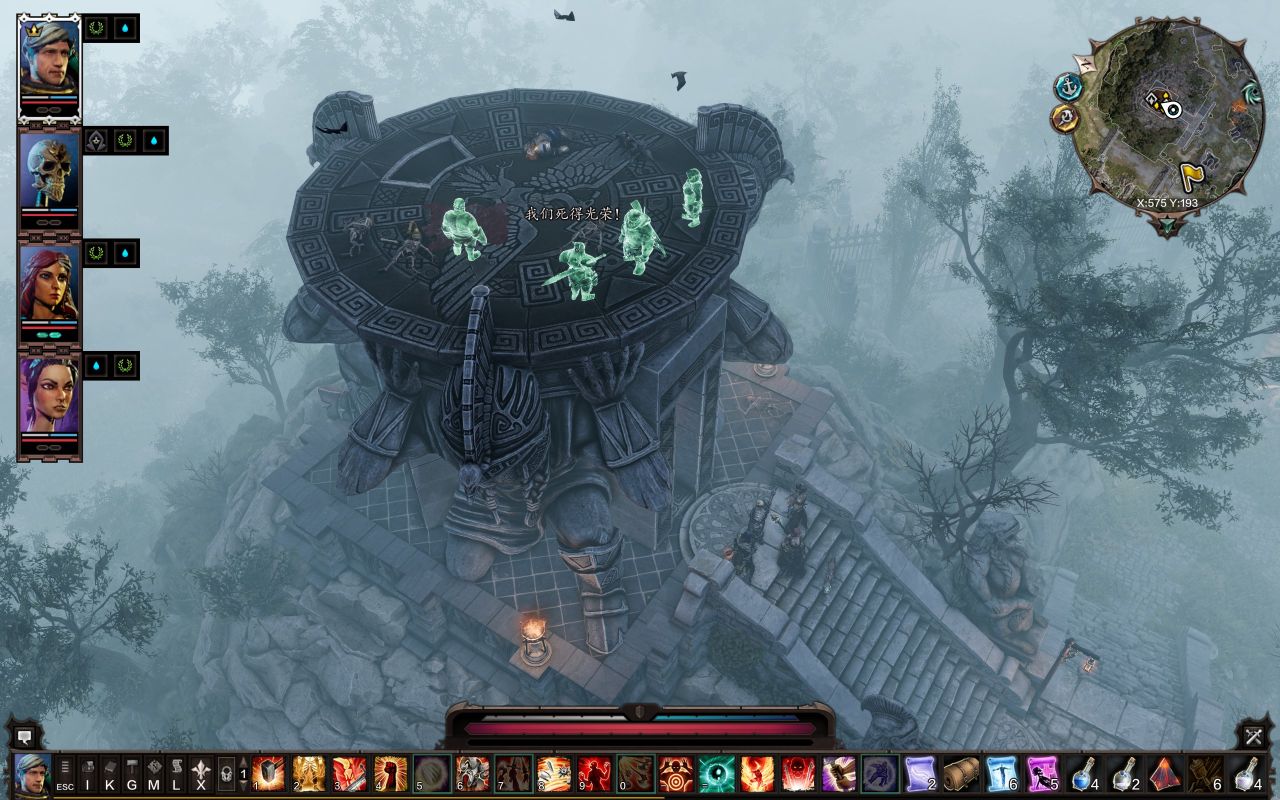Click the blue anchor waypoint button by minimap

[1068, 86]
